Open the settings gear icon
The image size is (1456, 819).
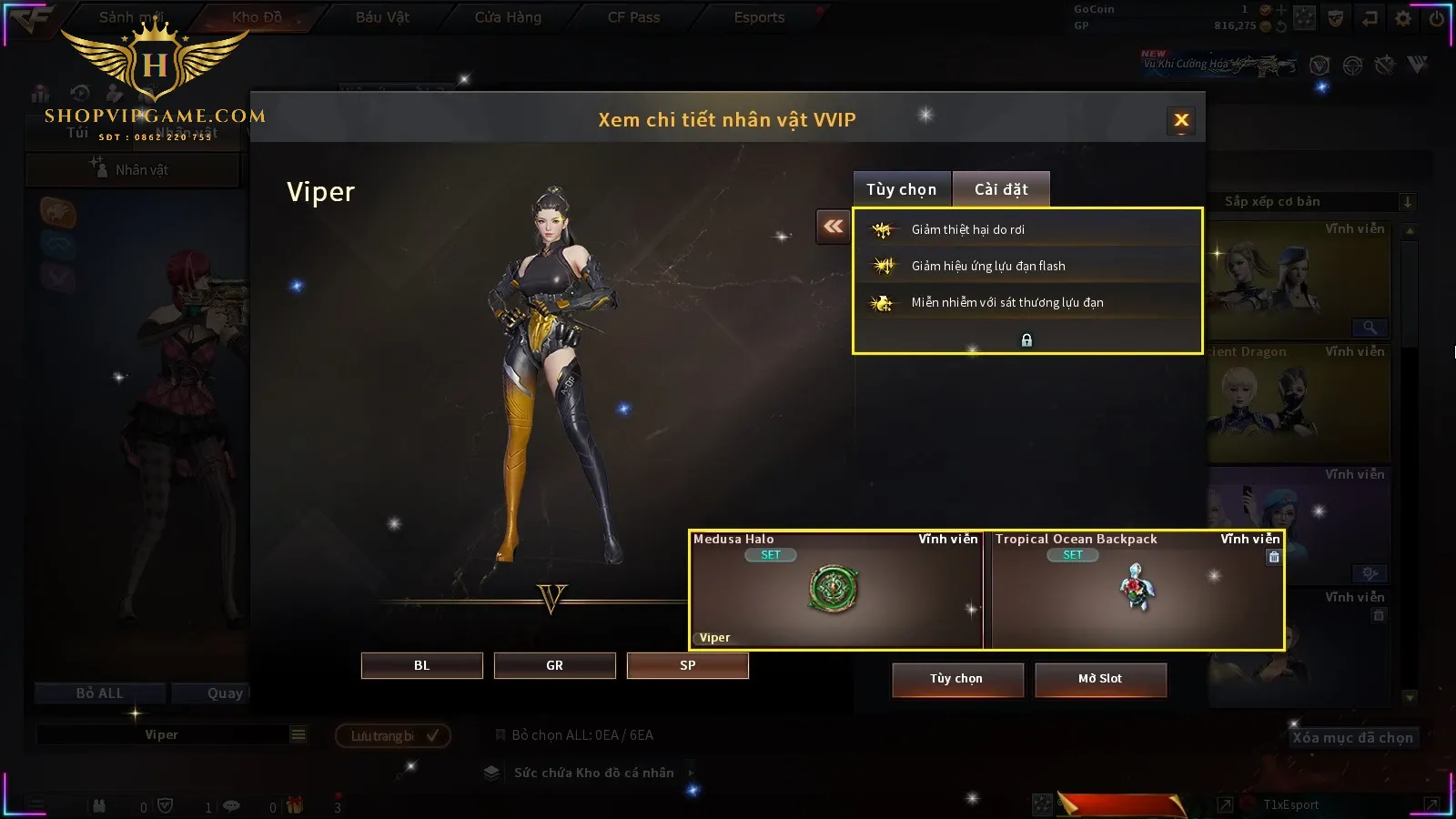point(1403,18)
